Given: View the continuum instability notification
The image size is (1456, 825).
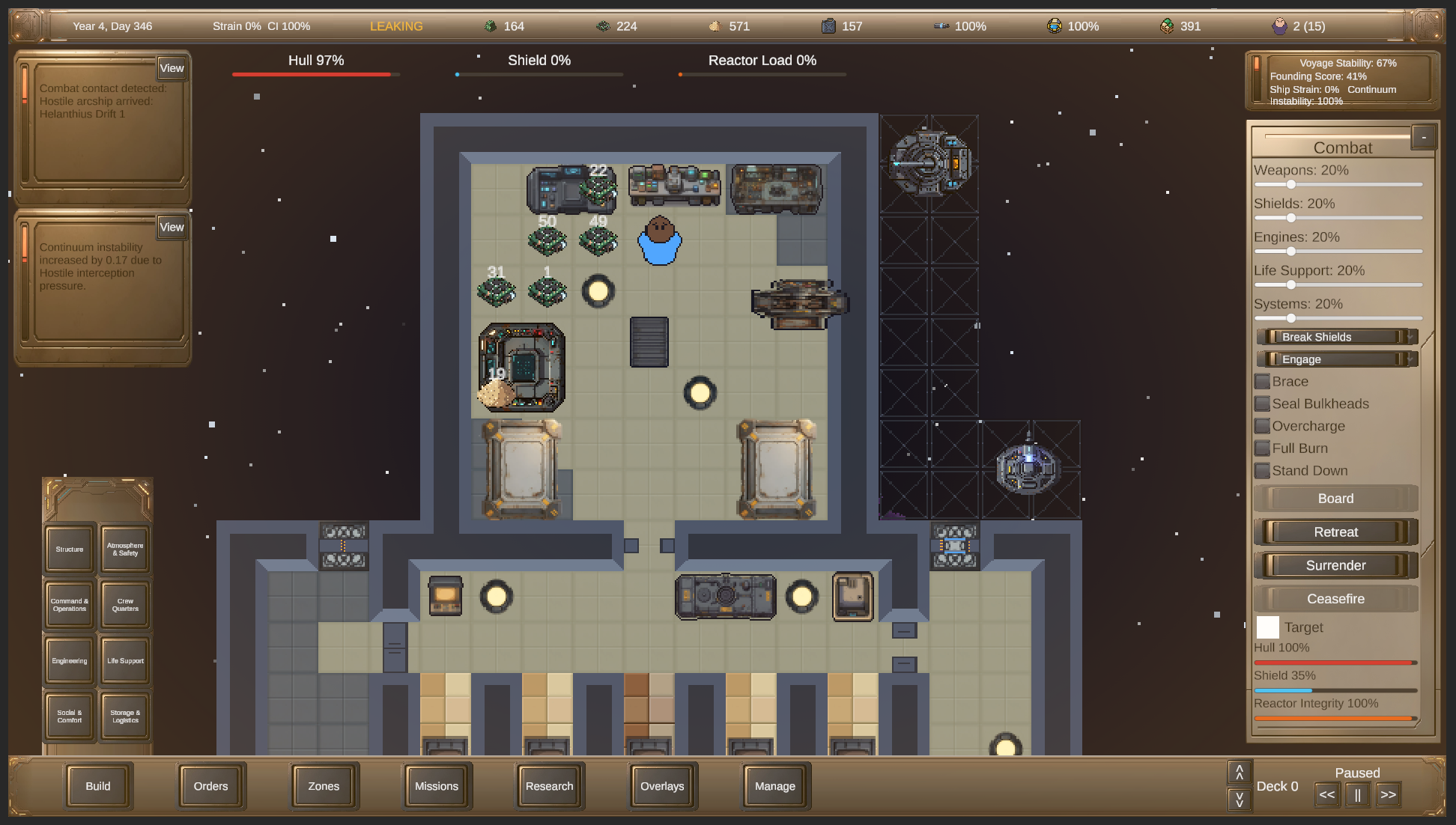Looking at the screenshot, I should 172,227.
